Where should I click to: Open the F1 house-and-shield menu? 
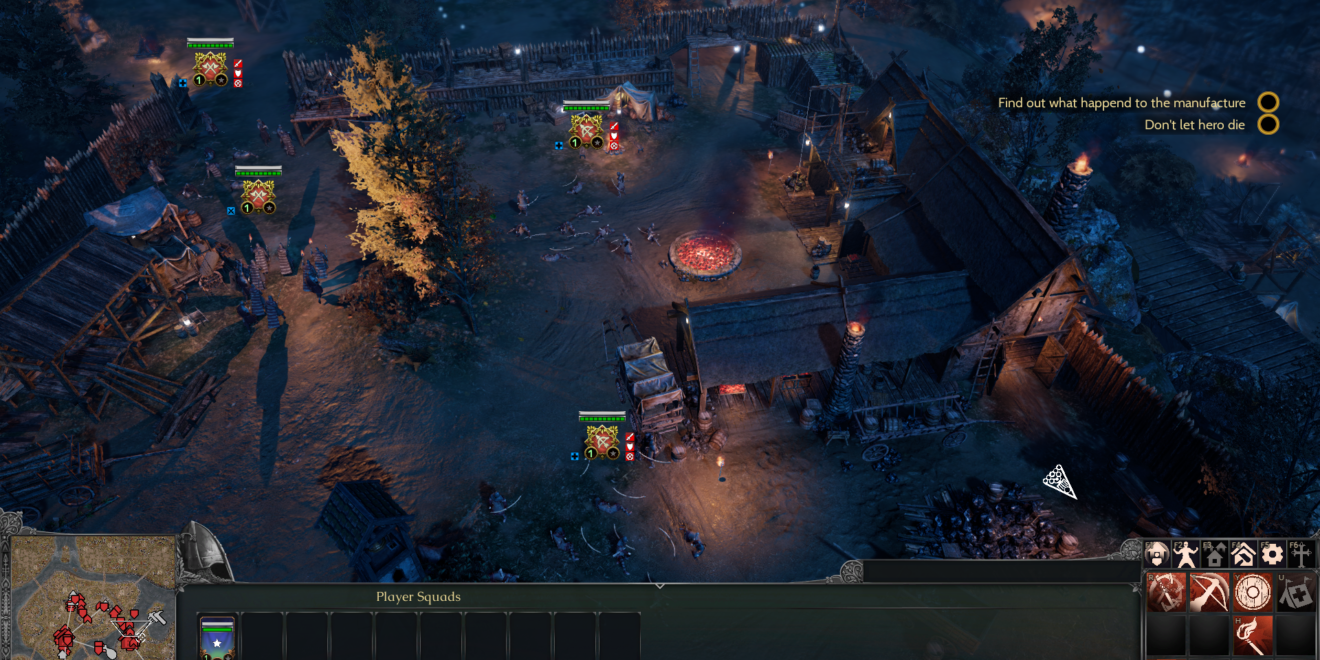click(1158, 555)
